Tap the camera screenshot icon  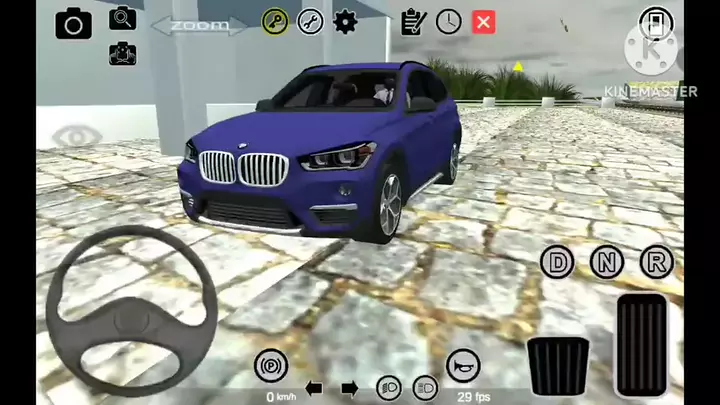[73, 23]
